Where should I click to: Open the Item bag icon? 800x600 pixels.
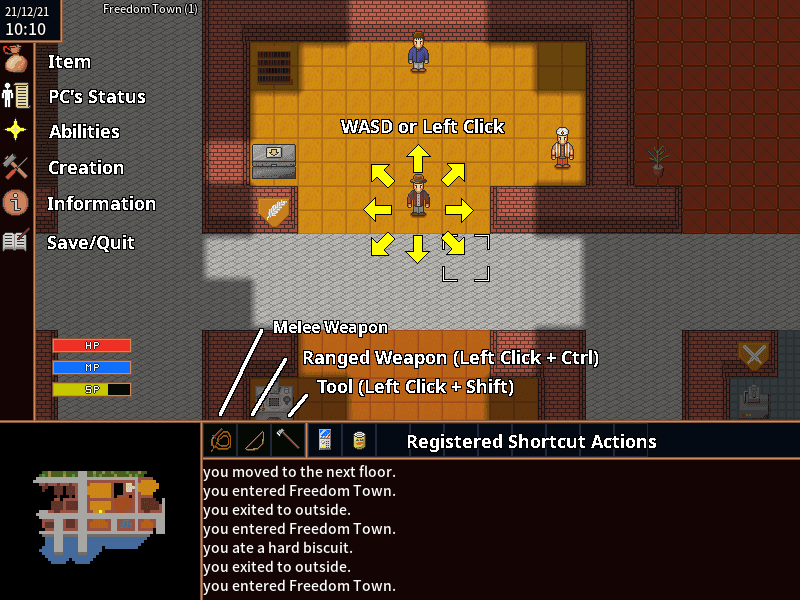(x=16, y=61)
